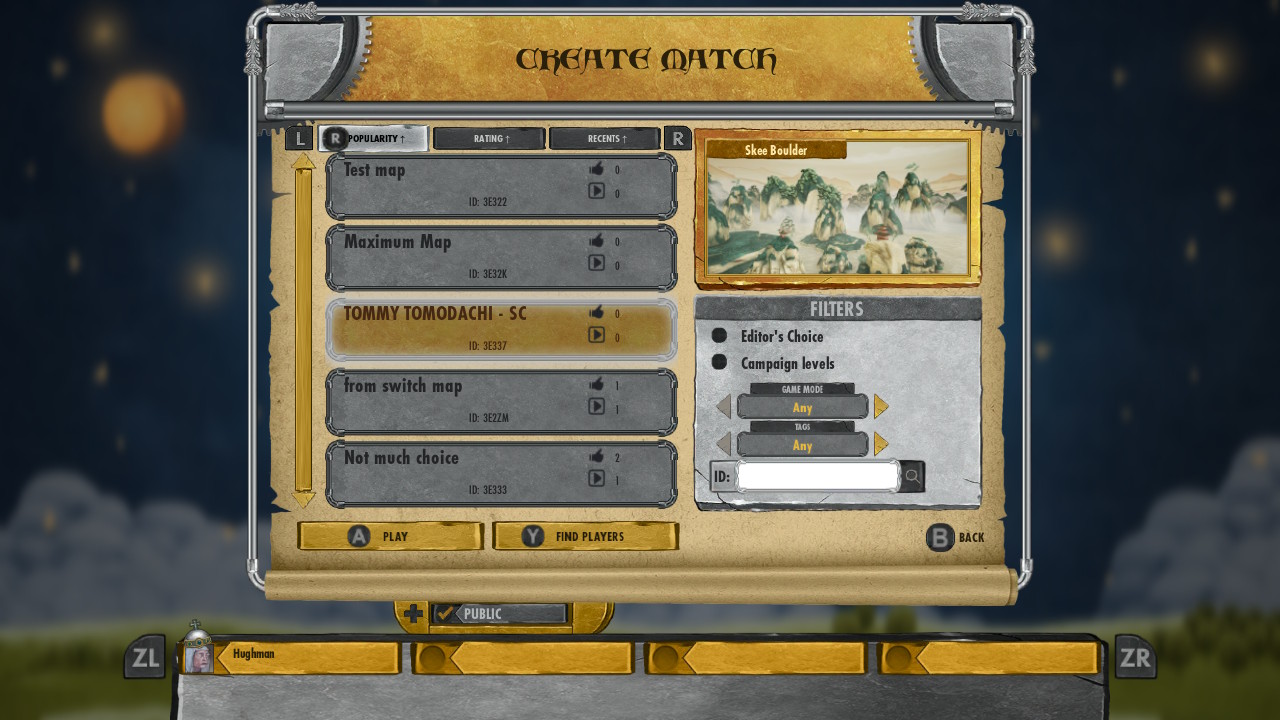Image resolution: width=1280 pixels, height=720 pixels.
Task: Toggle the Public match checkbox
Action: [445, 614]
